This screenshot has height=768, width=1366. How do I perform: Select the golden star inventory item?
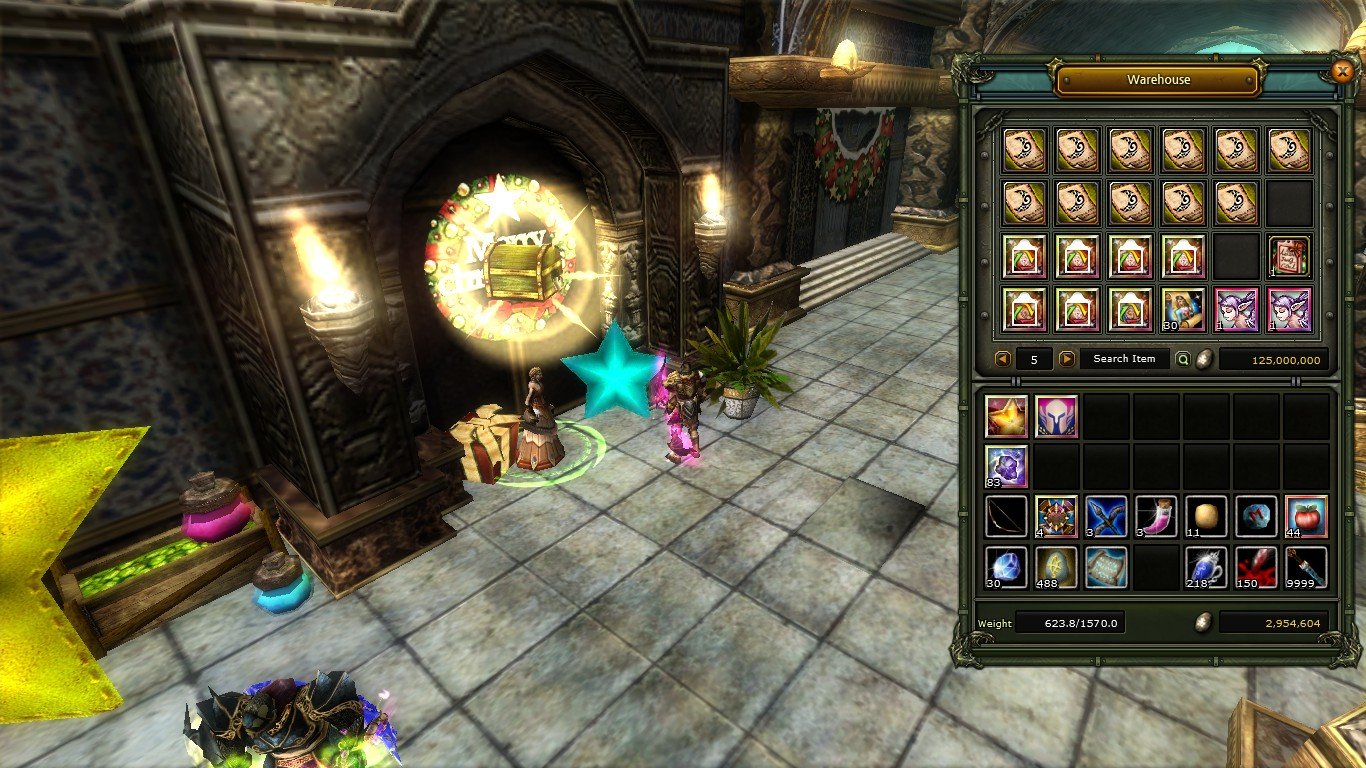(x=1005, y=415)
